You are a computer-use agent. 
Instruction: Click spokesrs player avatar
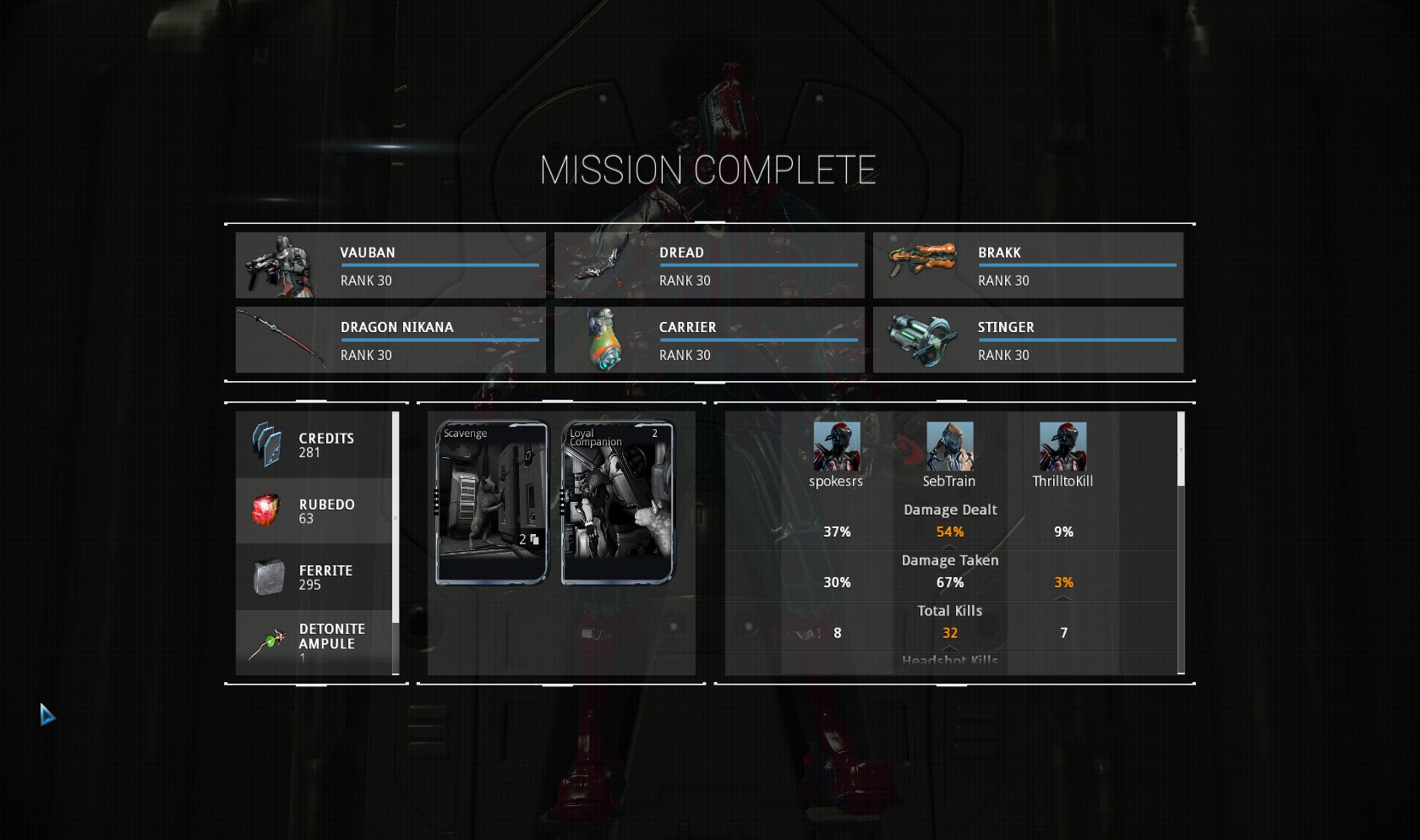[837, 446]
